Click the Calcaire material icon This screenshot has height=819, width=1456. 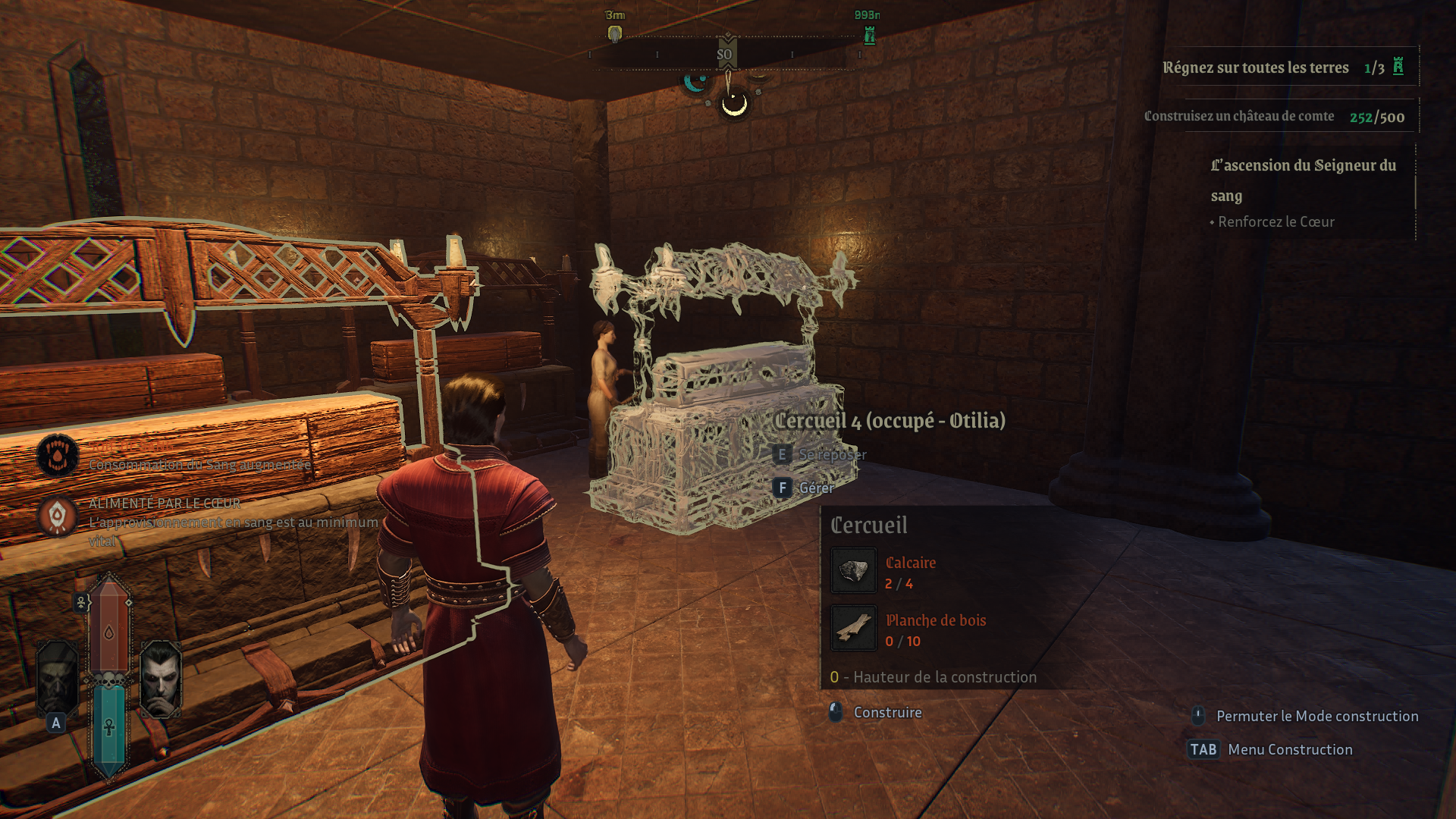[853, 570]
